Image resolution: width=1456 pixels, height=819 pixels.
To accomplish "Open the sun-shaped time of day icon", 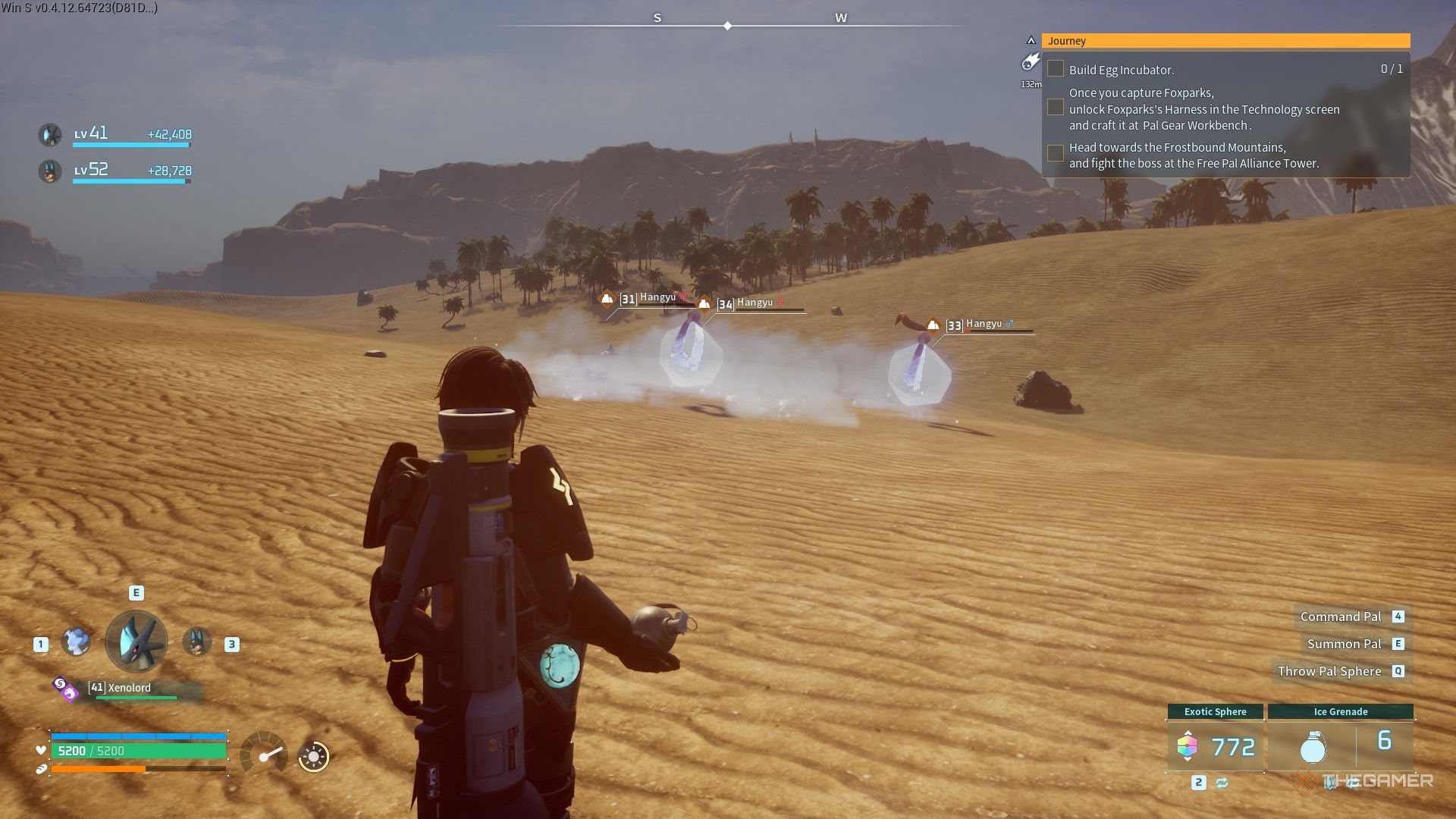I will tap(313, 756).
